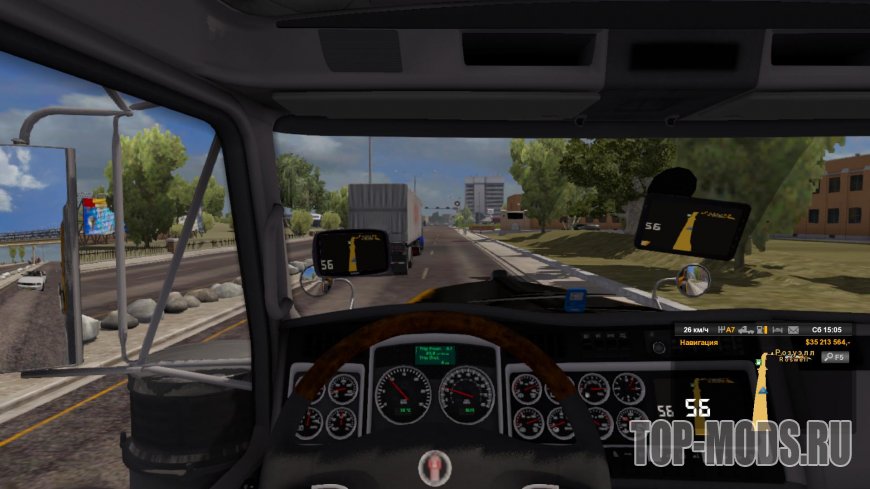Select the A7 gear indicator
Viewport: 870px width, 489px height.
tap(729, 329)
